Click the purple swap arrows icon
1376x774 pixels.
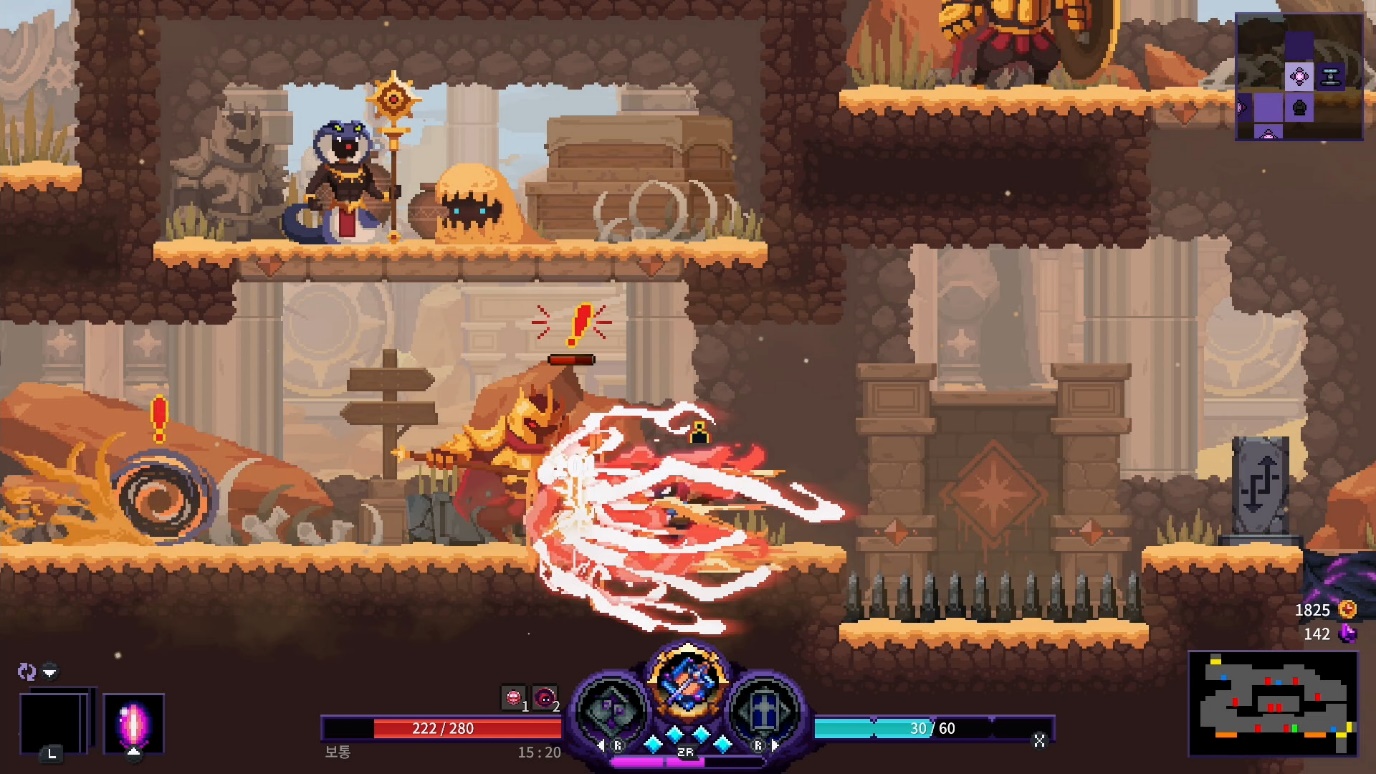pyautogui.click(x=27, y=671)
